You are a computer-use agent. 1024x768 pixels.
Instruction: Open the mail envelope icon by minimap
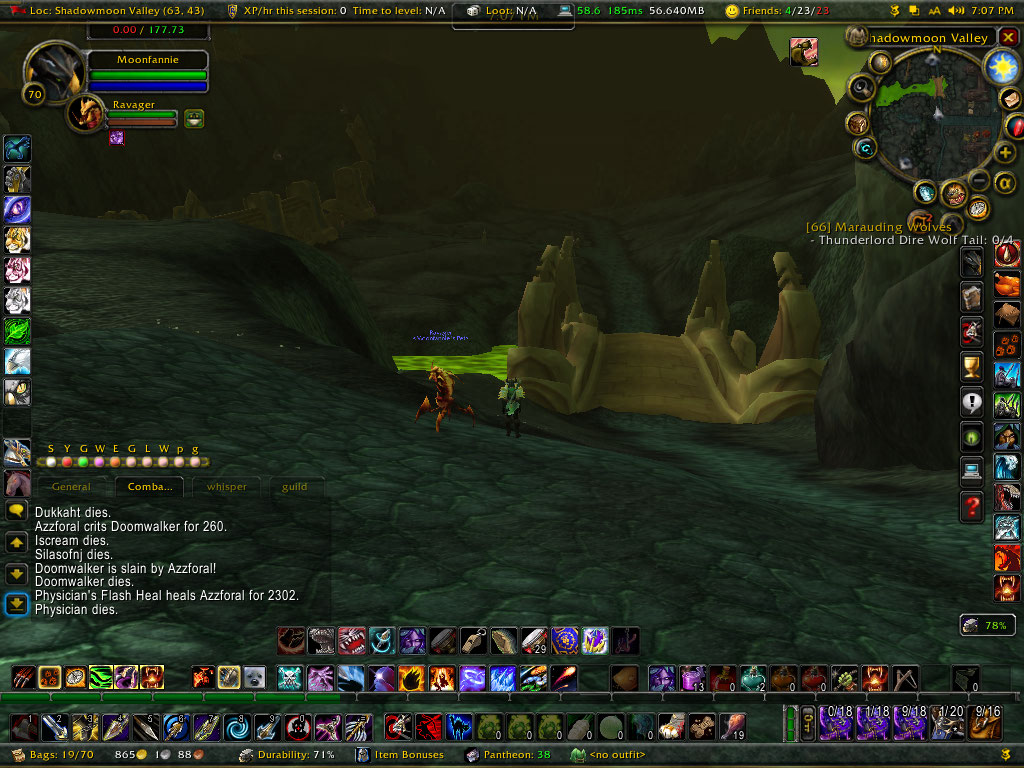[x=1008, y=99]
